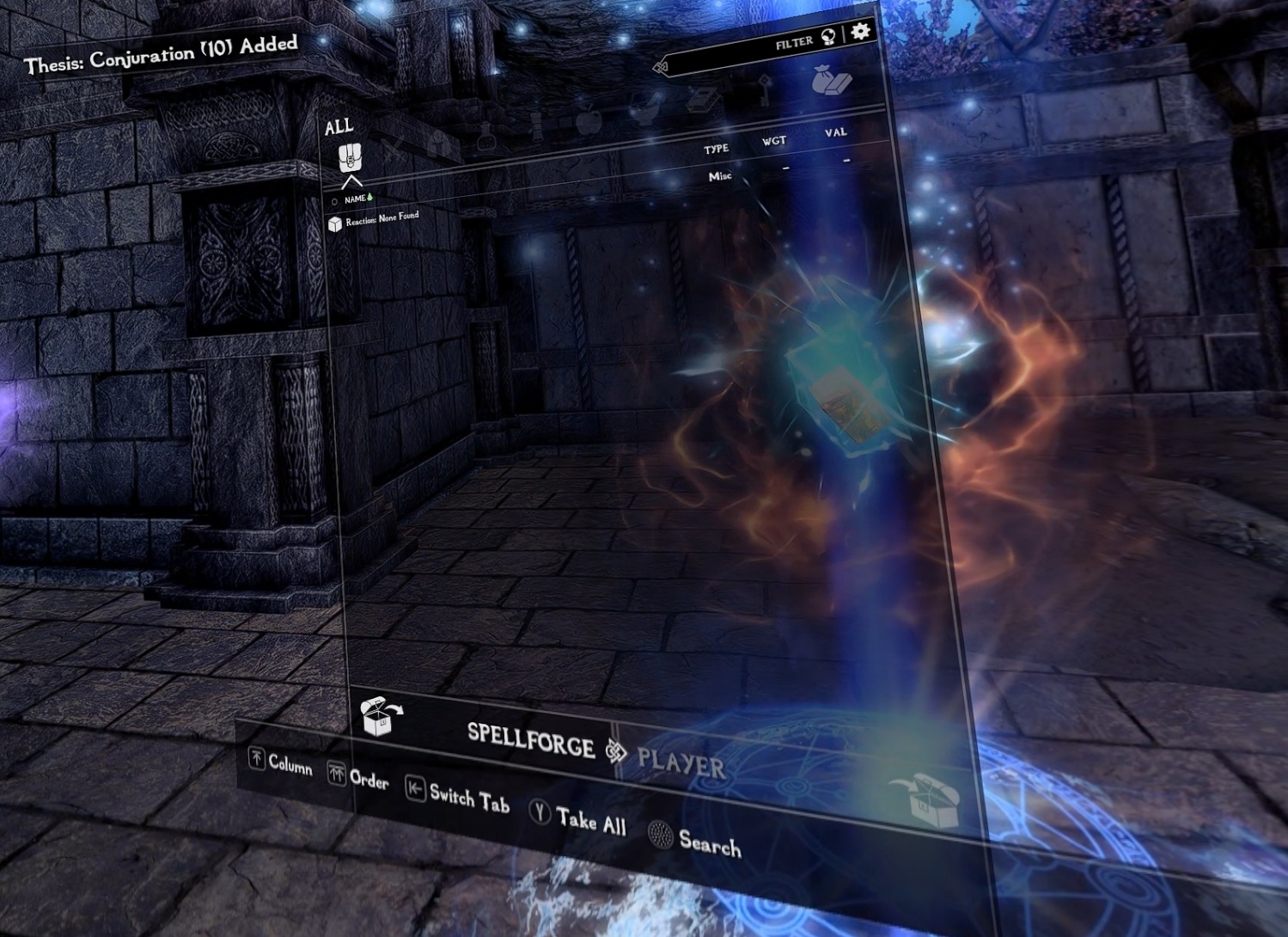Sort items by the WGT column header
Image resolution: width=1288 pixels, height=937 pixels.
[x=772, y=141]
